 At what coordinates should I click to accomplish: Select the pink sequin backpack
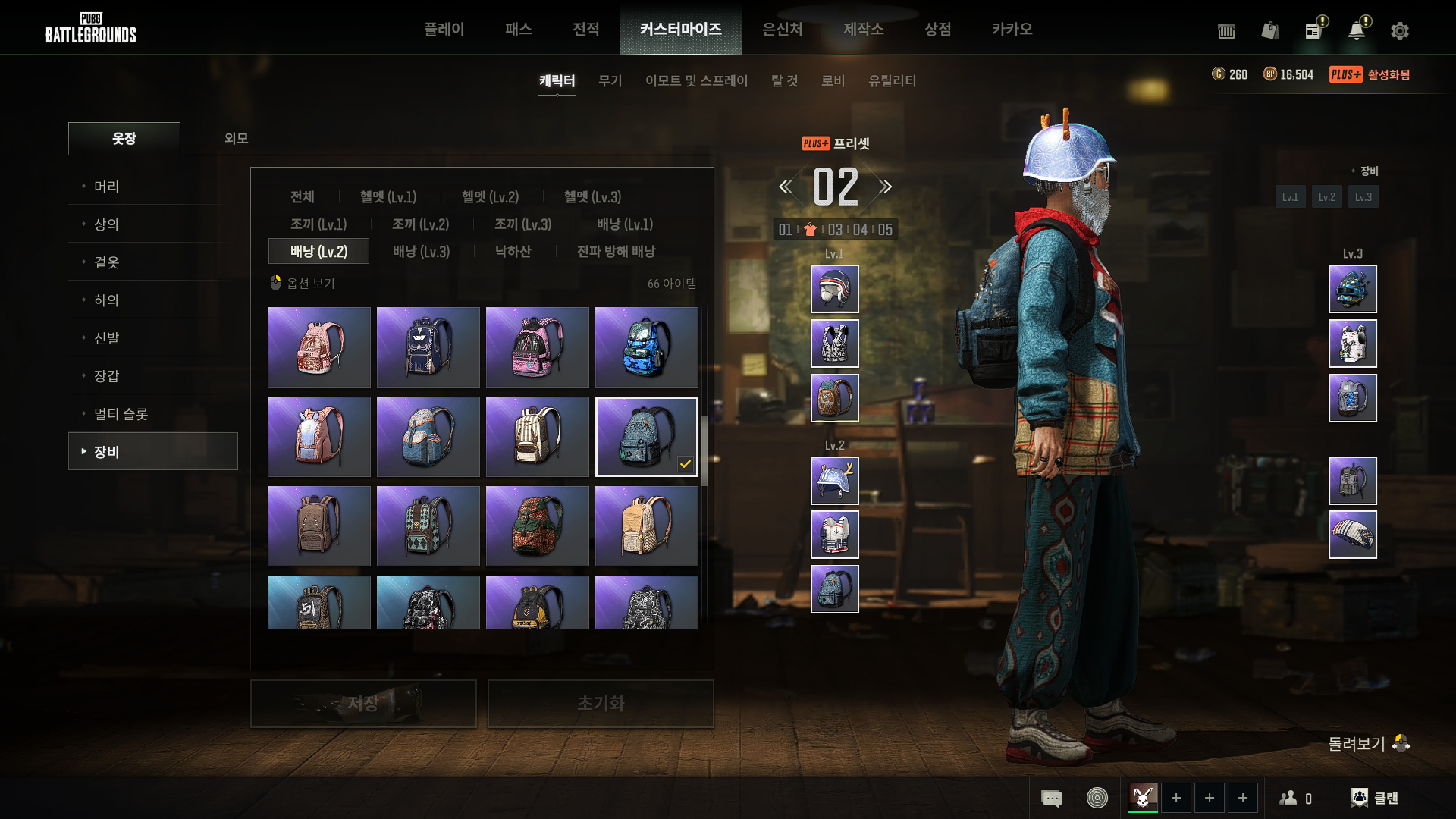coord(318,347)
